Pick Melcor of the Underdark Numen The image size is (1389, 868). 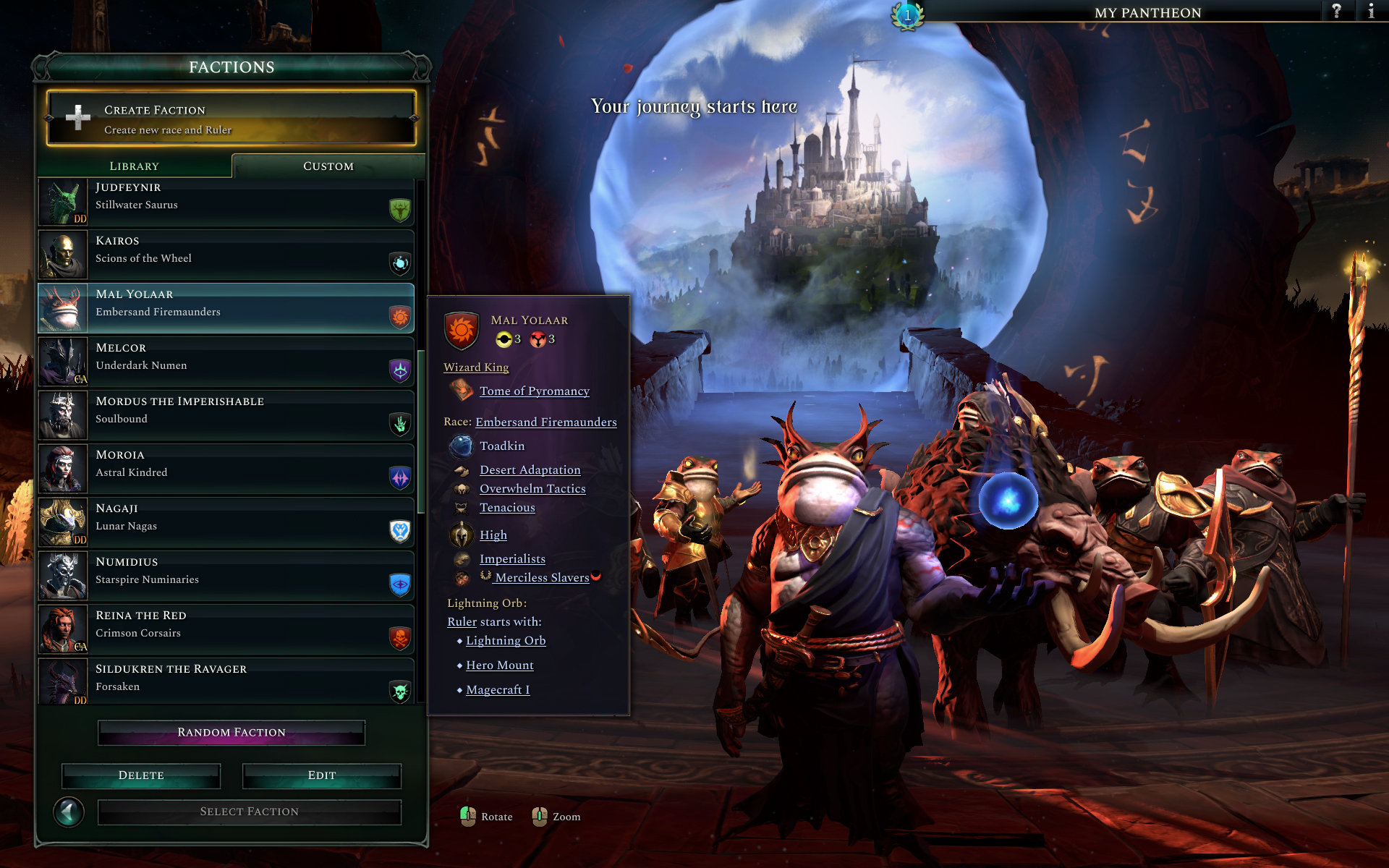tap(226, 362)
